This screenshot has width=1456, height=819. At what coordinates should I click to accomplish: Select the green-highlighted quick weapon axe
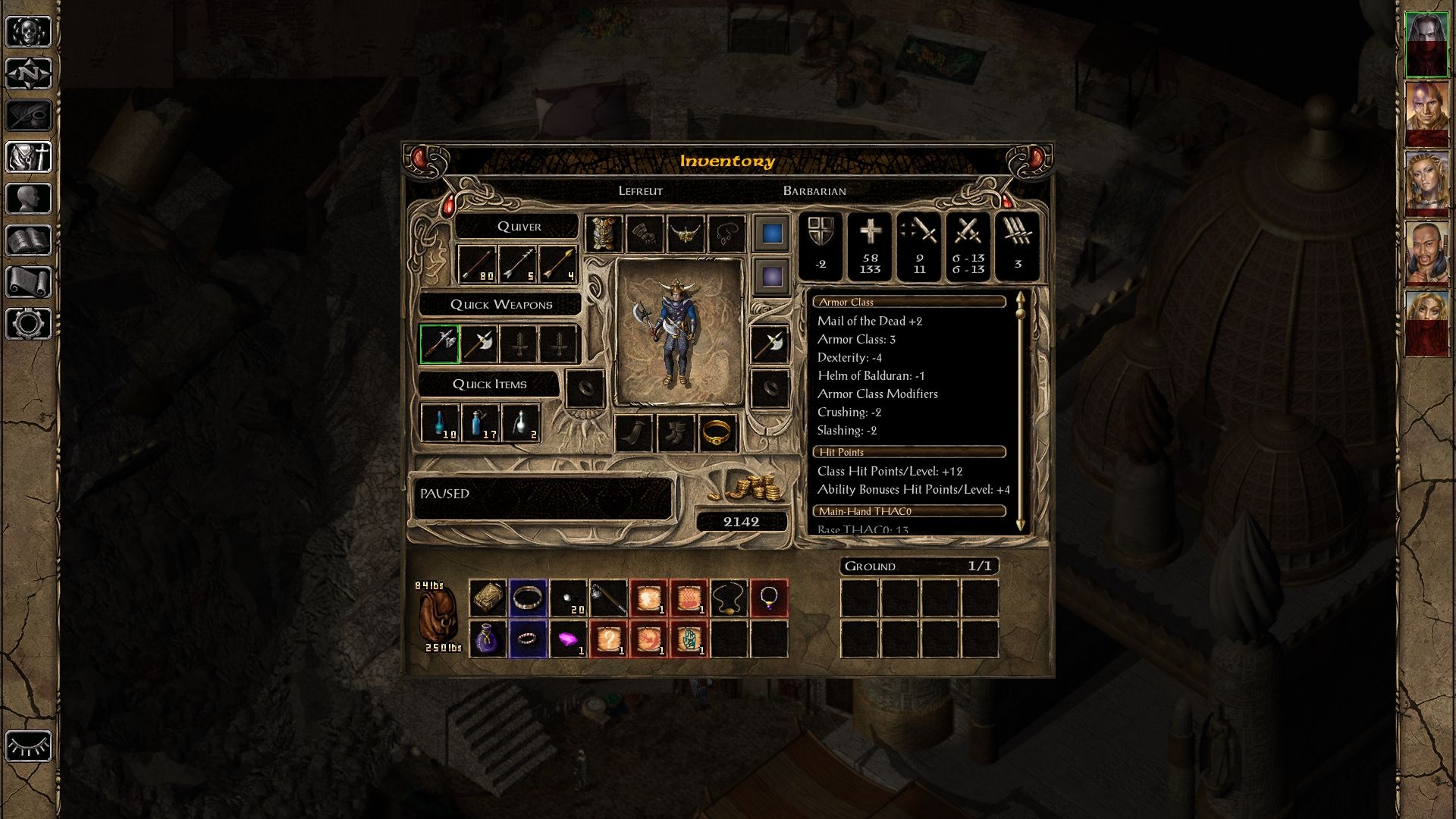pos(440,344)
